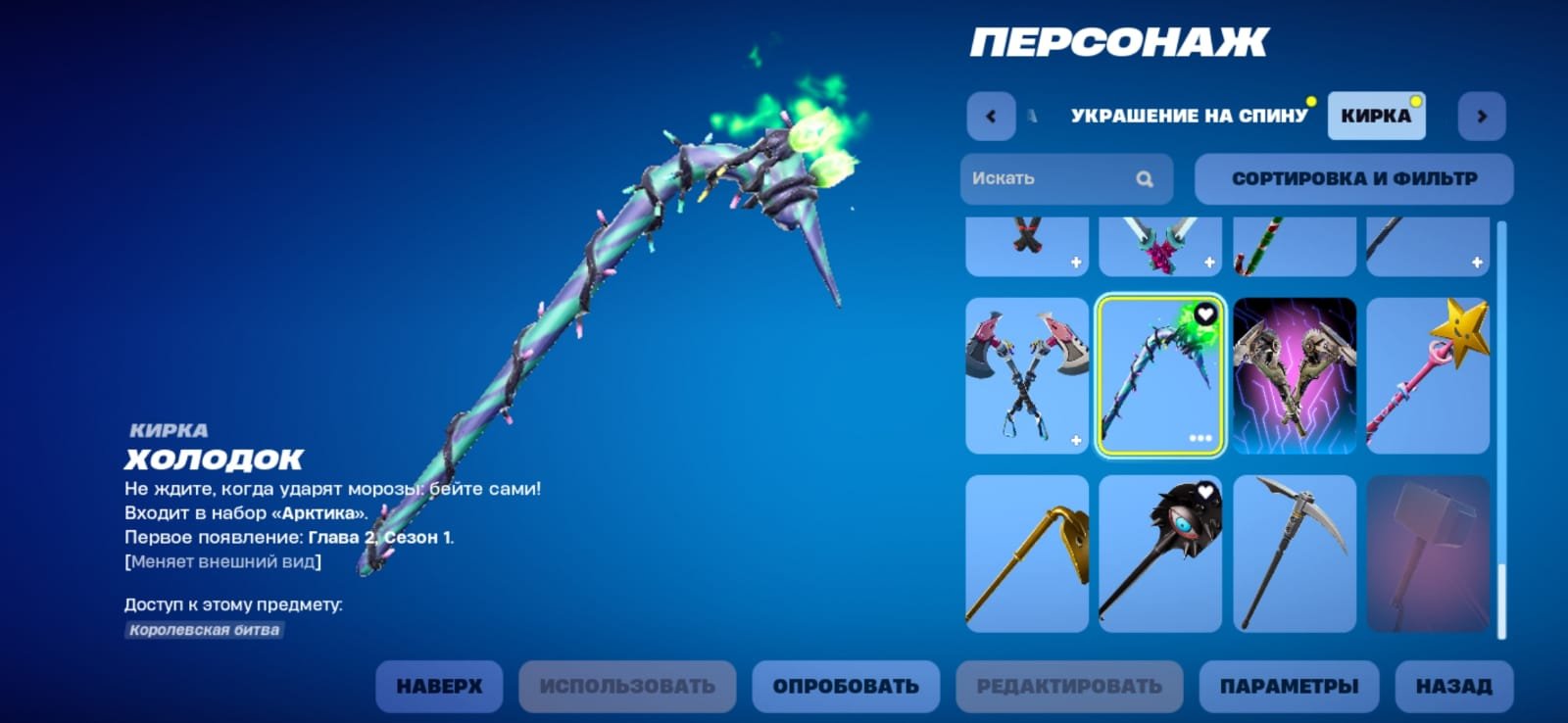Switch to the УКРАШЕНИЕ НА СПИНУ tab

1188,115
